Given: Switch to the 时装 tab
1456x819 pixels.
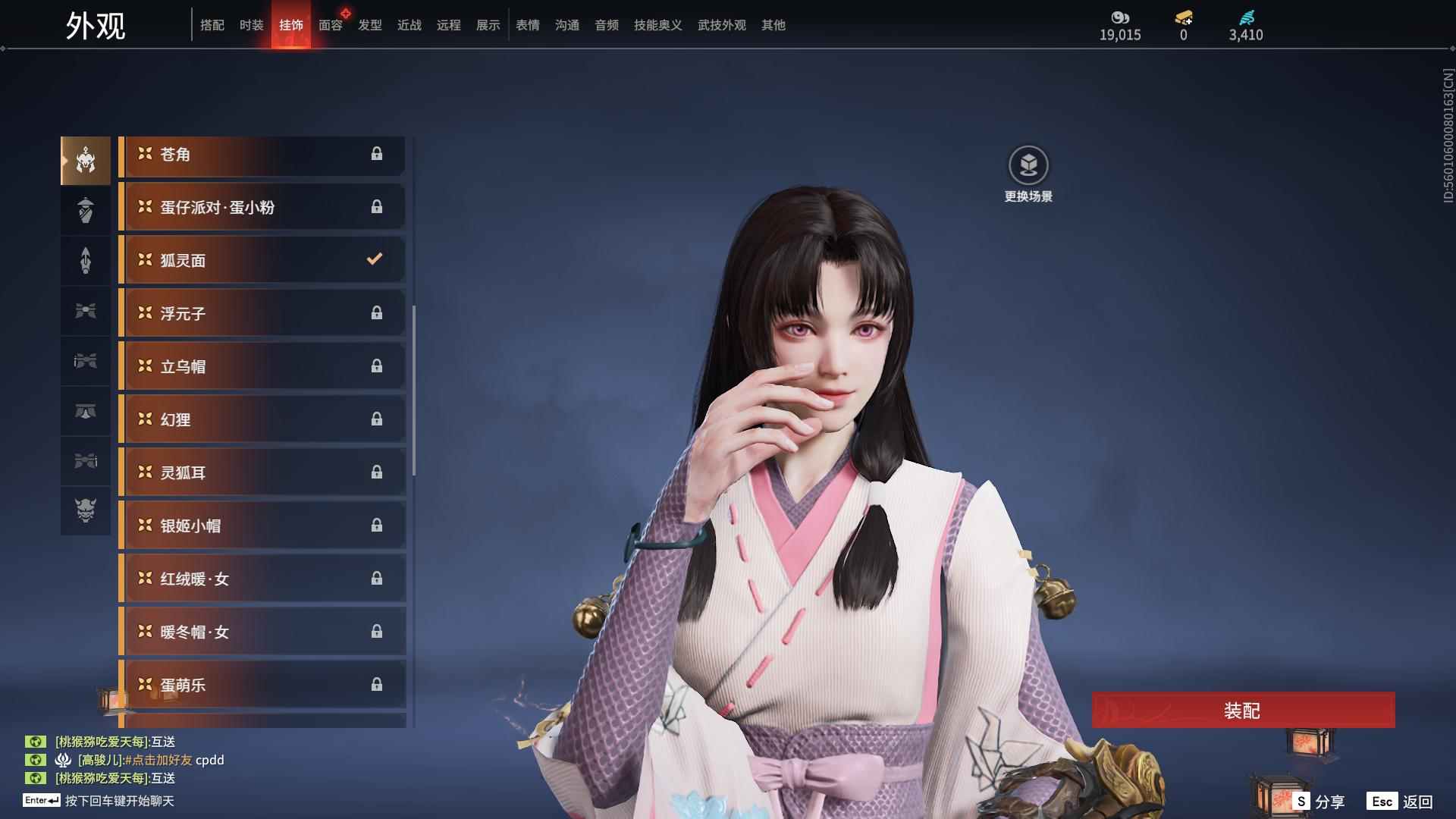Looking at the screenshot, I should point(251,25).
